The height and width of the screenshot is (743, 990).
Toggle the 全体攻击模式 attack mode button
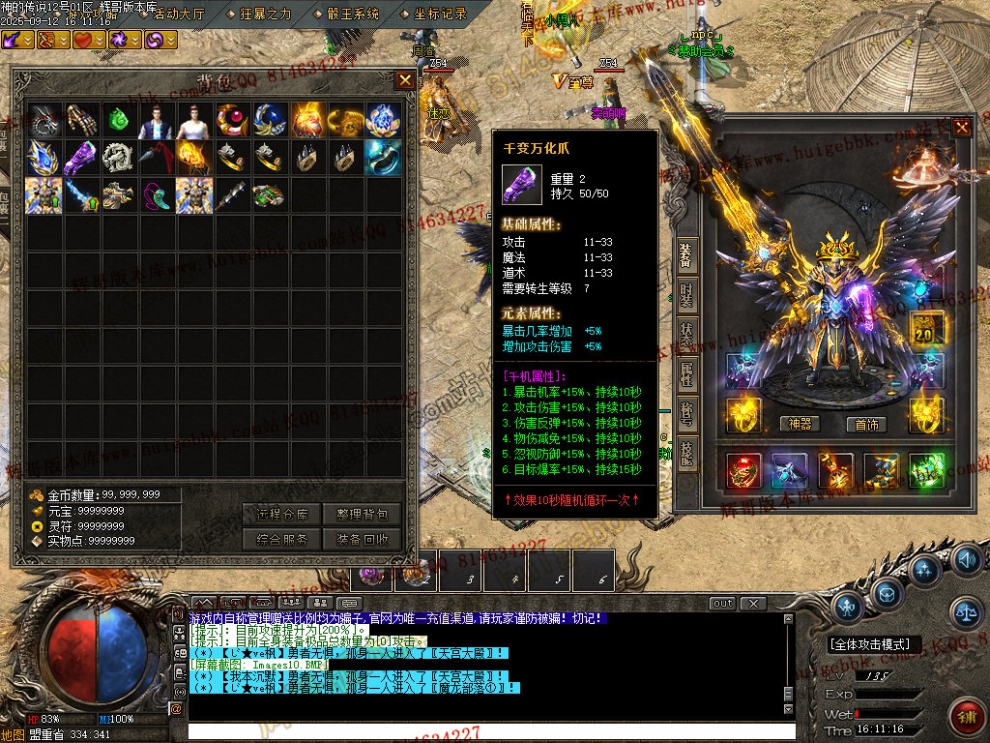tap(876, 645)
